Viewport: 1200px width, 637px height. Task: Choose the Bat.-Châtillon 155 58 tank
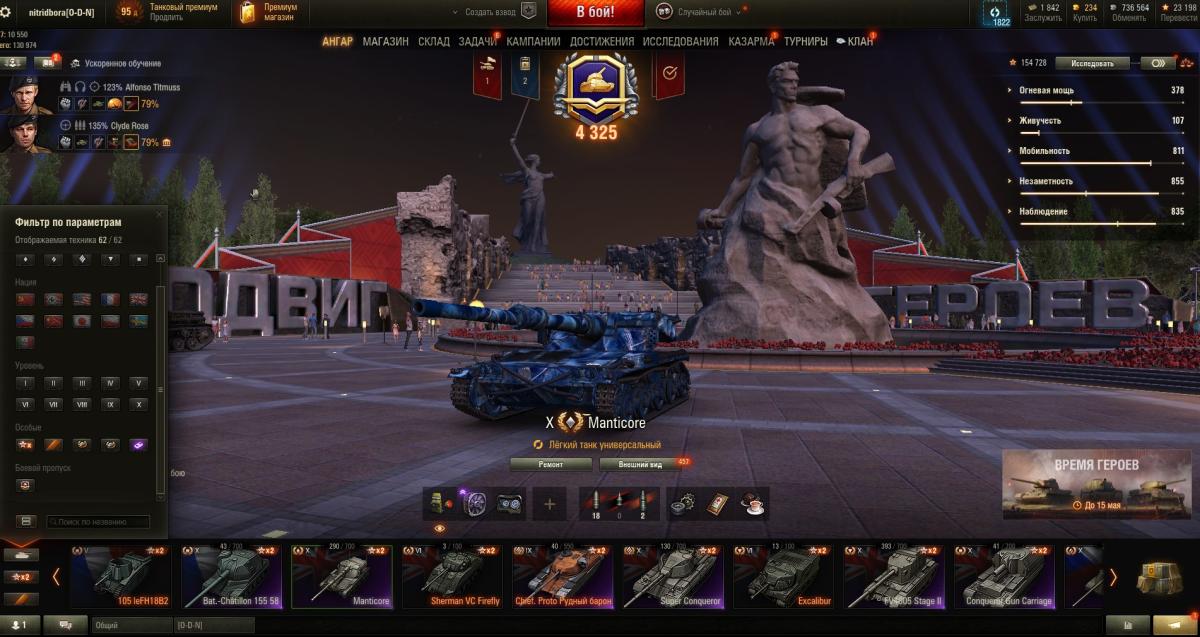(x=232, y=577)
